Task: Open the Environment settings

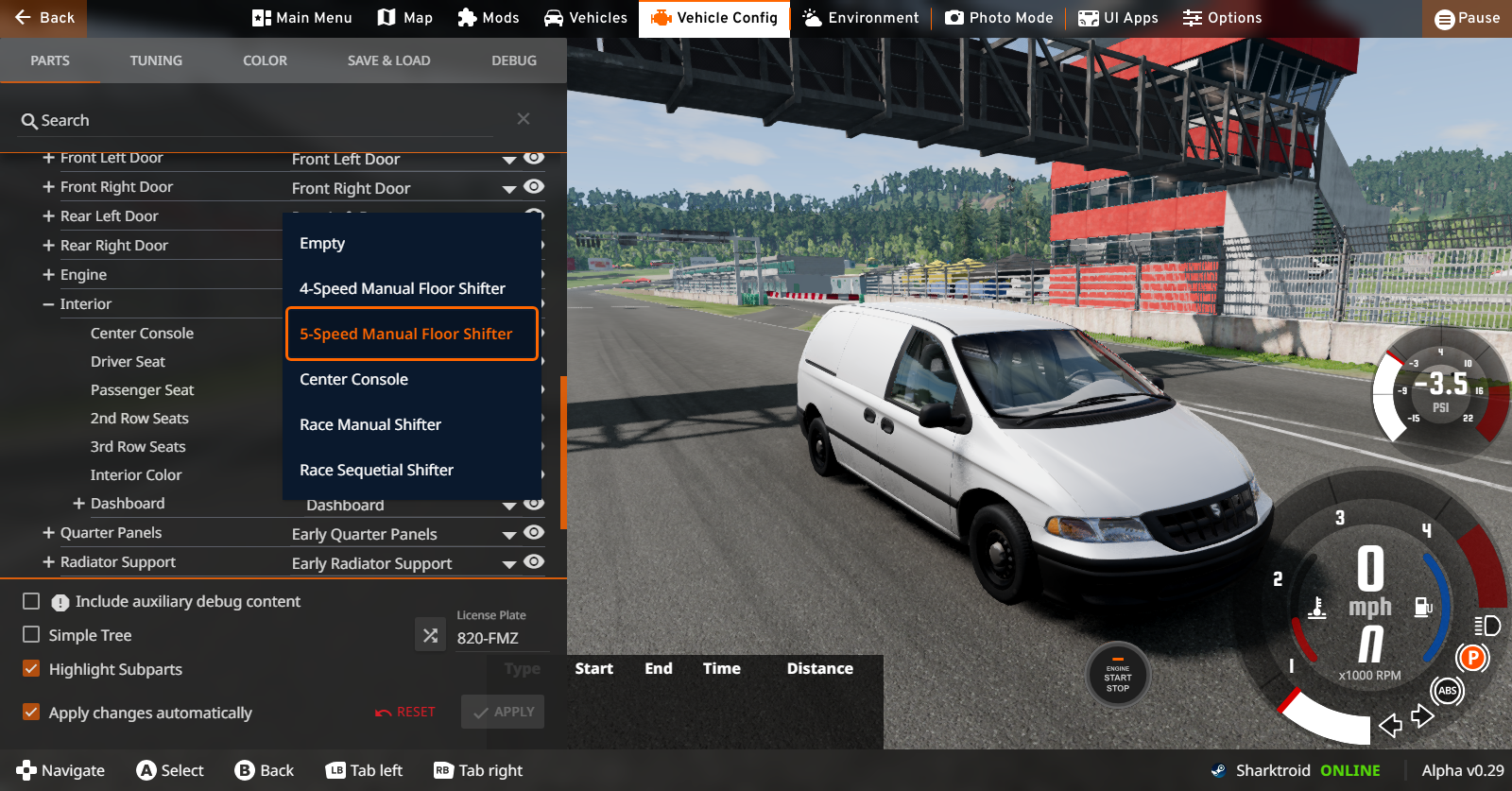Action: pos(860,18)
